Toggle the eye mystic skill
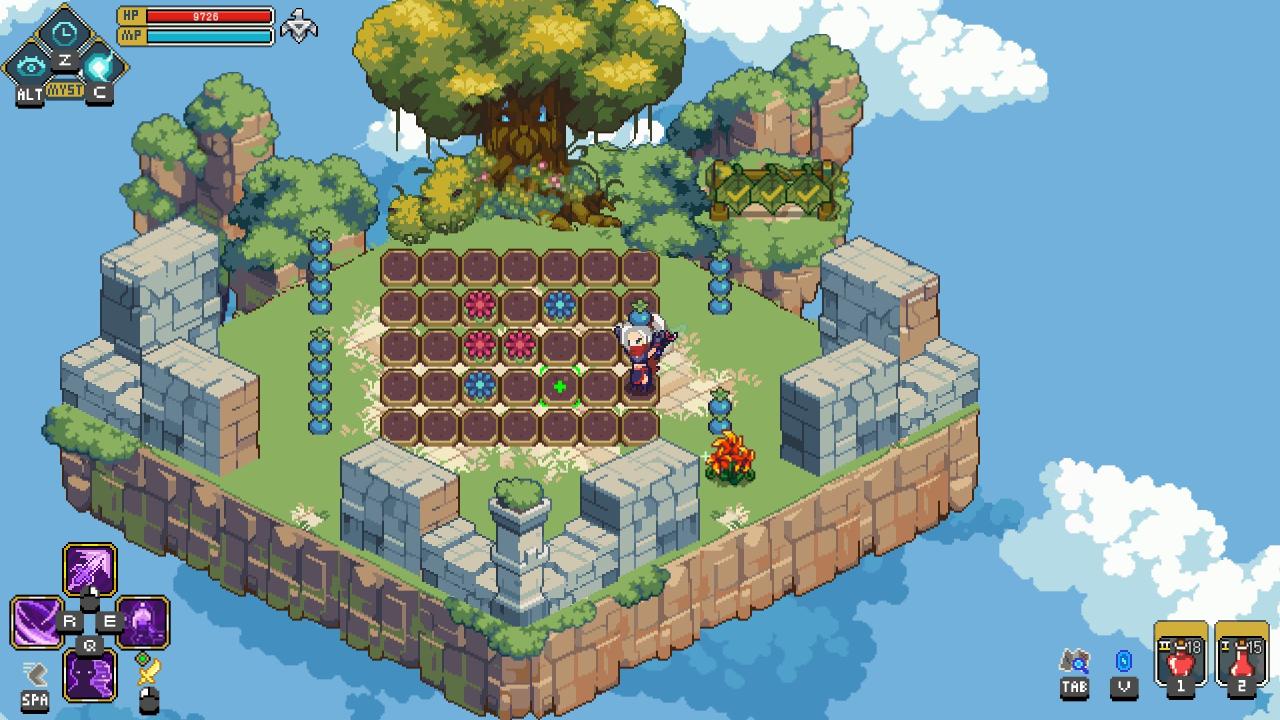1280x720 pixels. [x=31, y=67]
